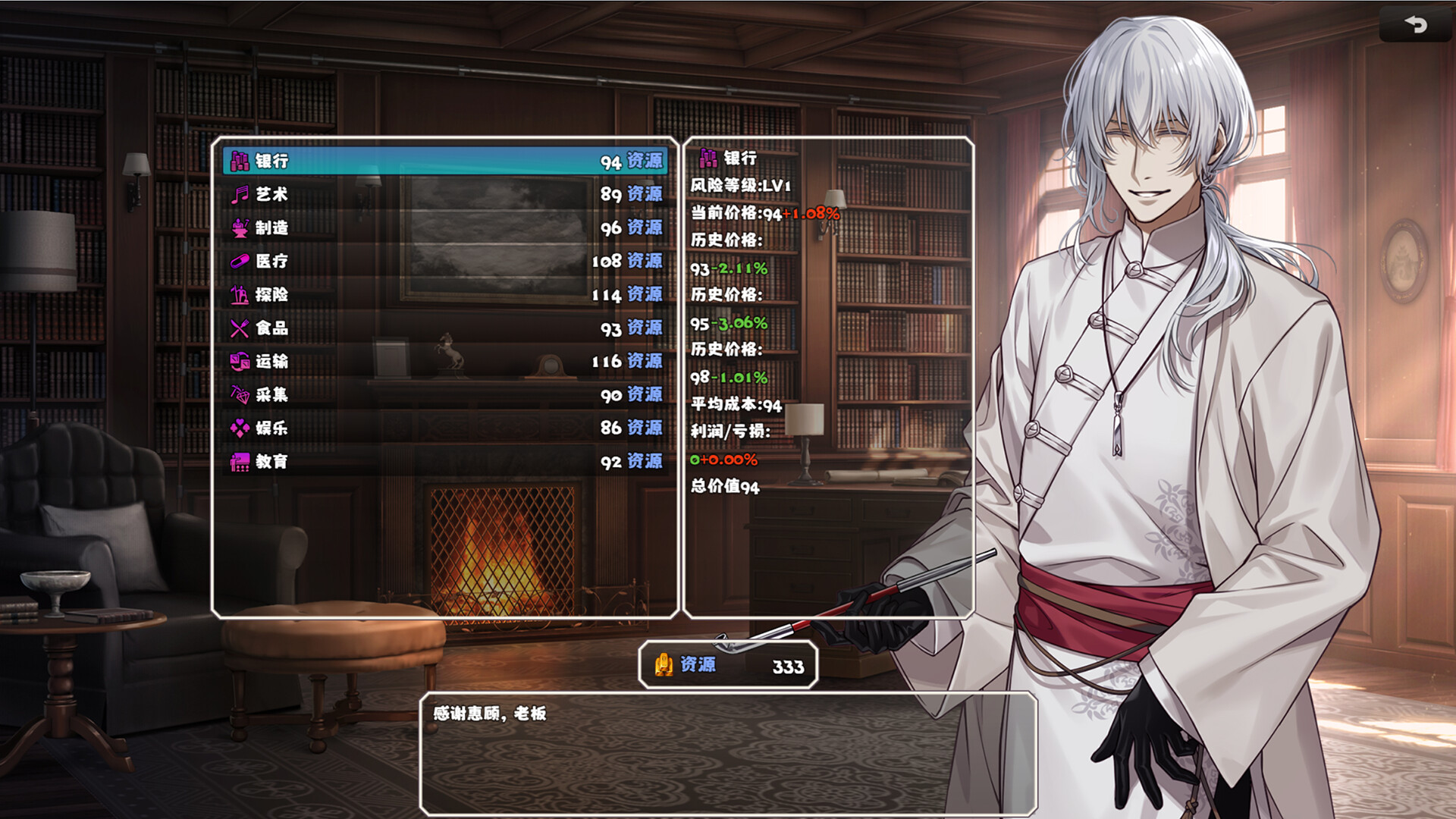Select the 银行 binoculars icon
The height and width of the screenshot is (819, 1456).
(x=239, y=161)
